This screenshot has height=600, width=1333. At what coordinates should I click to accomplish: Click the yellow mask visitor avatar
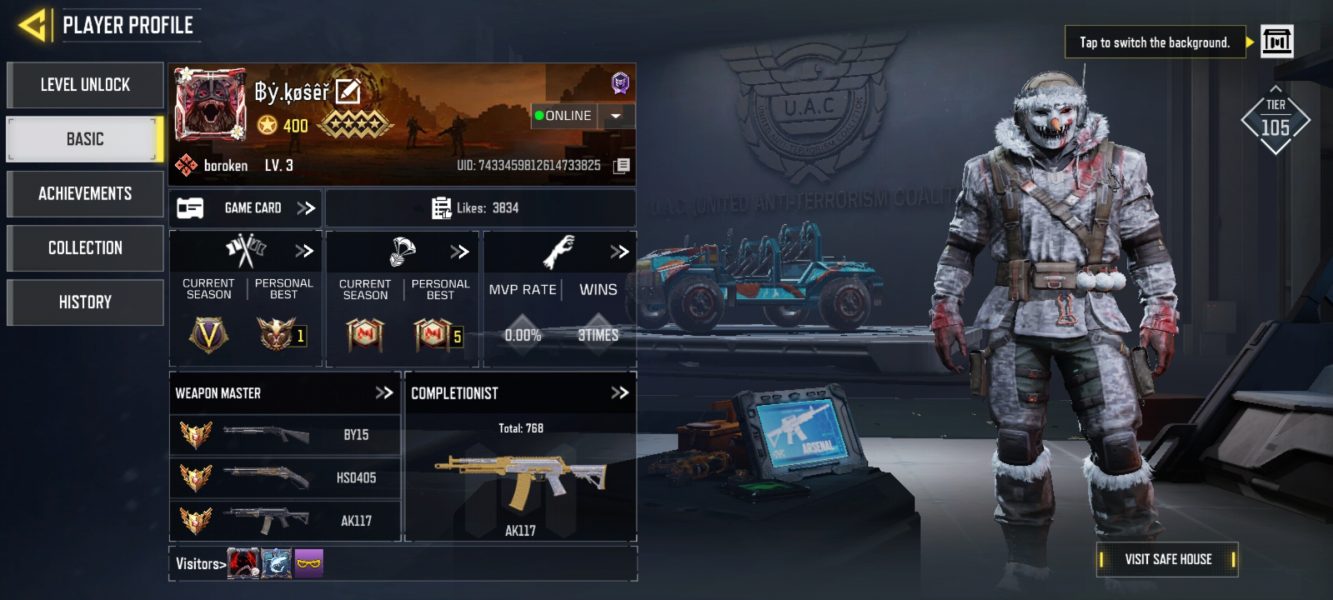point(309,564)
